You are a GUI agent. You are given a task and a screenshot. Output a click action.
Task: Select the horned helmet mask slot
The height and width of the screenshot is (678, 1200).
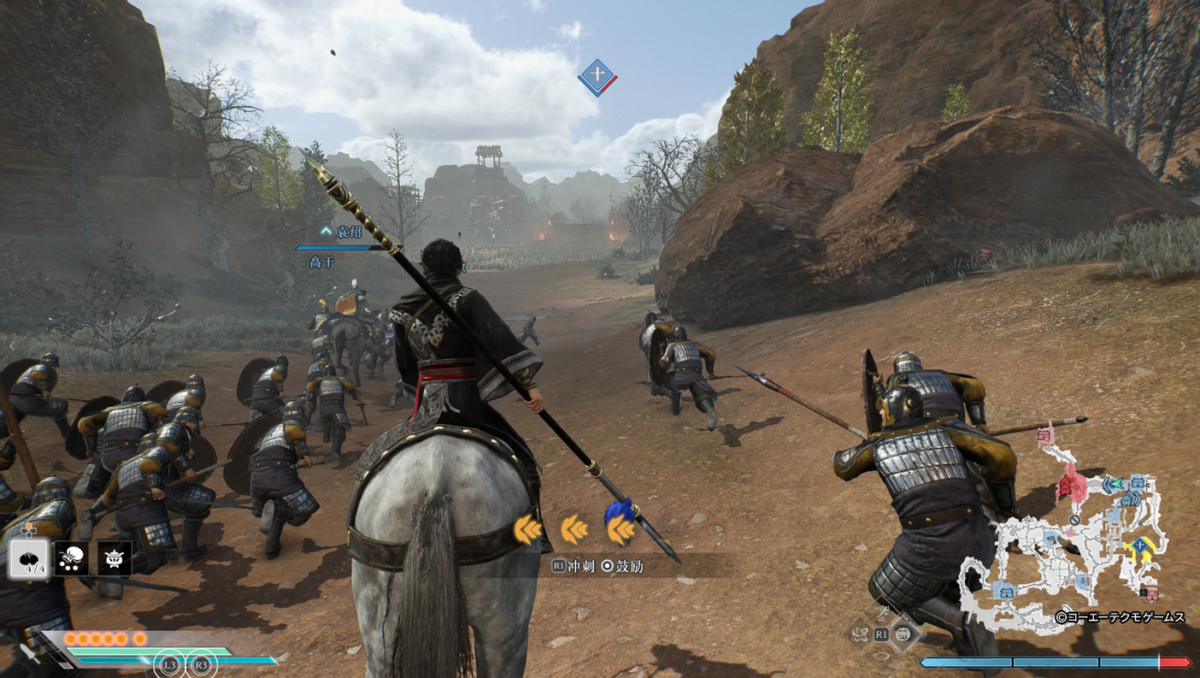(x=114, y=558)
